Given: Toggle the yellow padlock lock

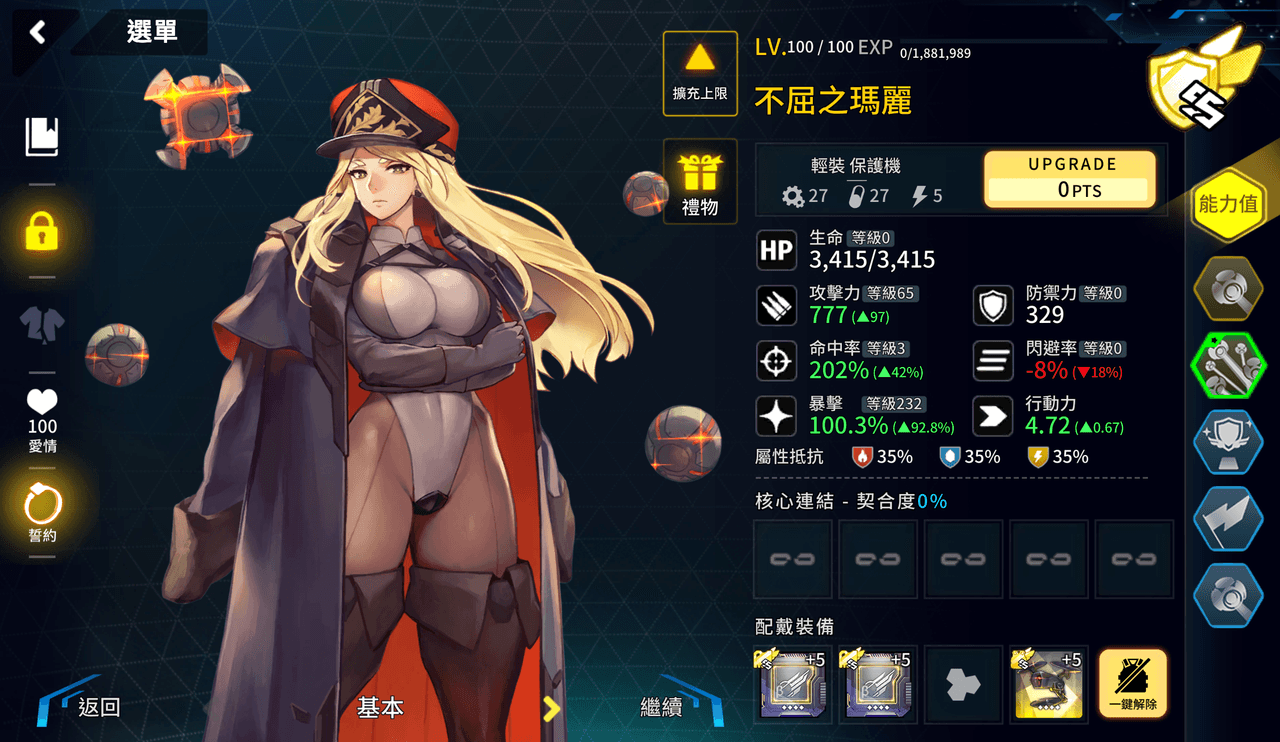Looking at the screenshot, I should click(x=42, y=231).
